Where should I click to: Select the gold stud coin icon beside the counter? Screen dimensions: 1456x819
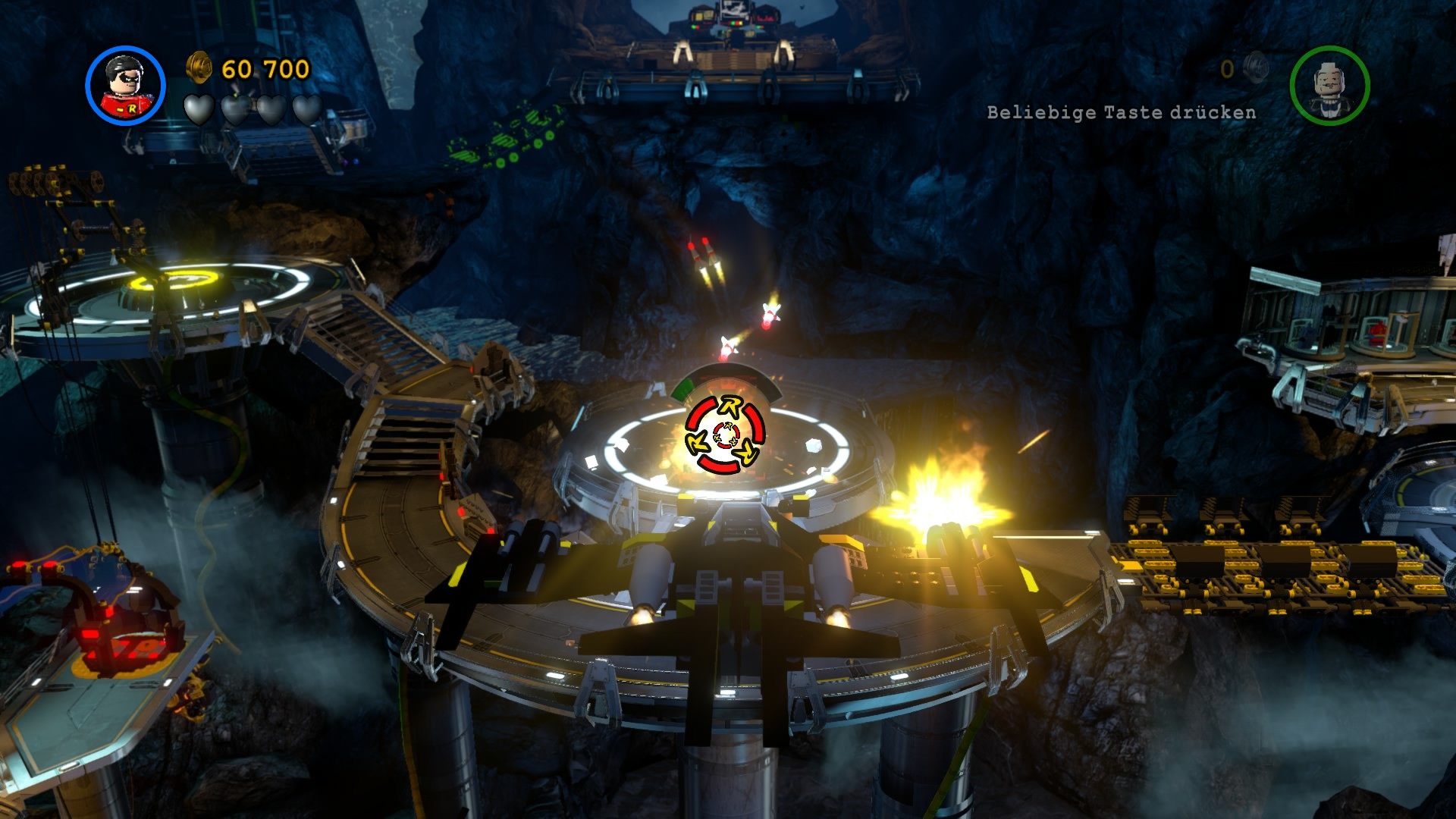[x=199, y=67]
